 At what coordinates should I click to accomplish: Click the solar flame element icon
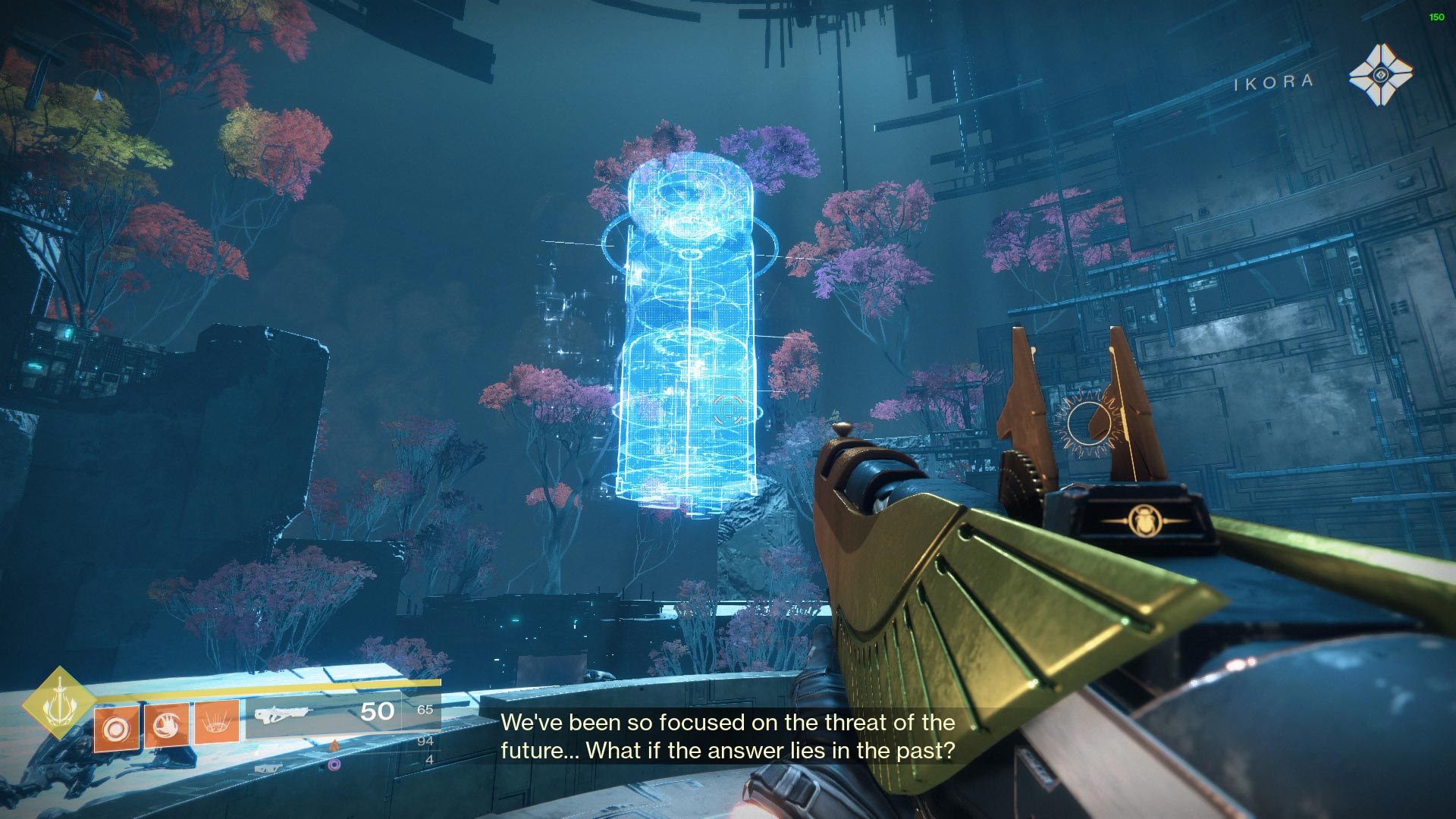point(334,746)
